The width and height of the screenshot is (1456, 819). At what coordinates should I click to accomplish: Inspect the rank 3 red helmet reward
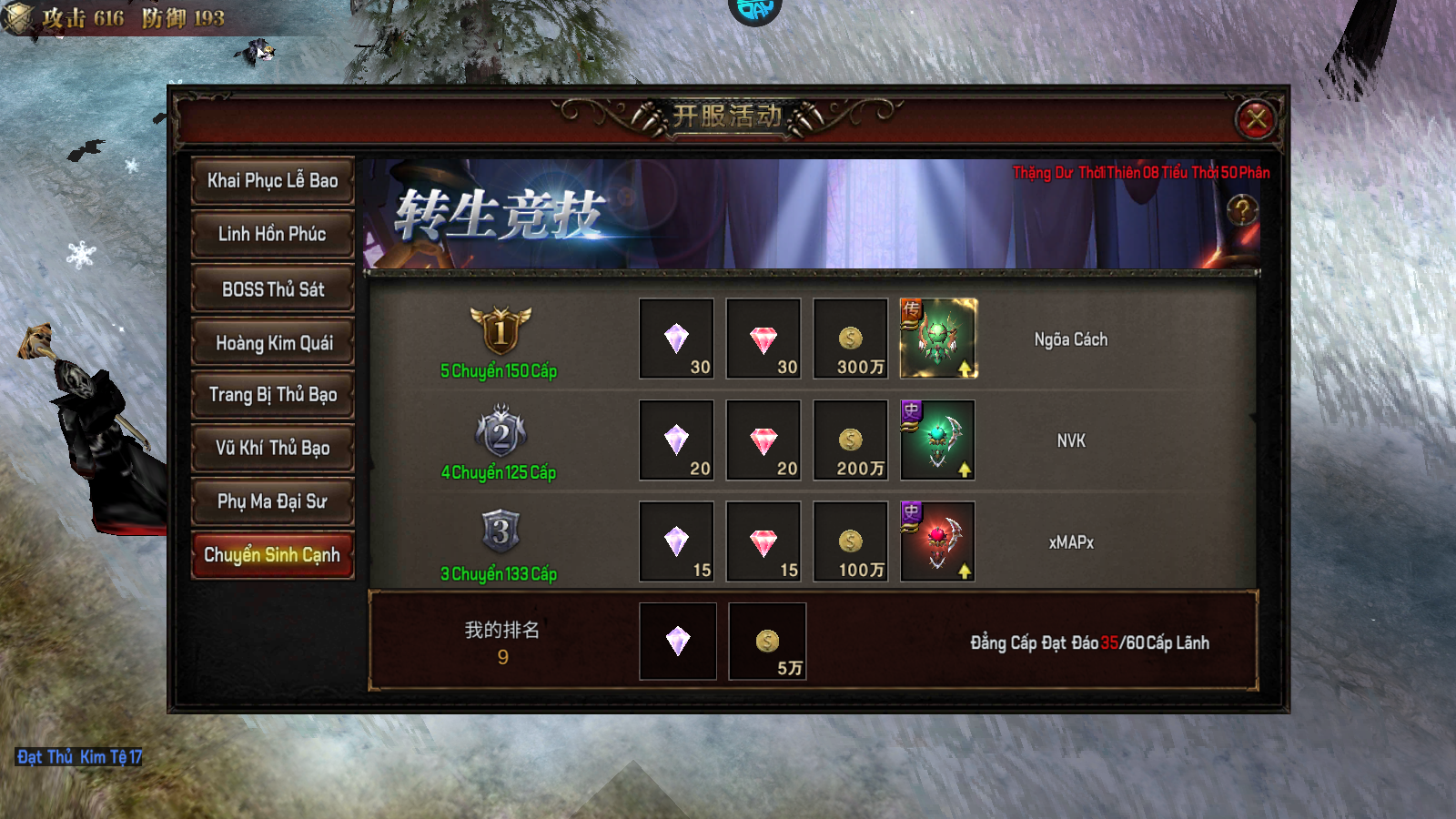937,541
